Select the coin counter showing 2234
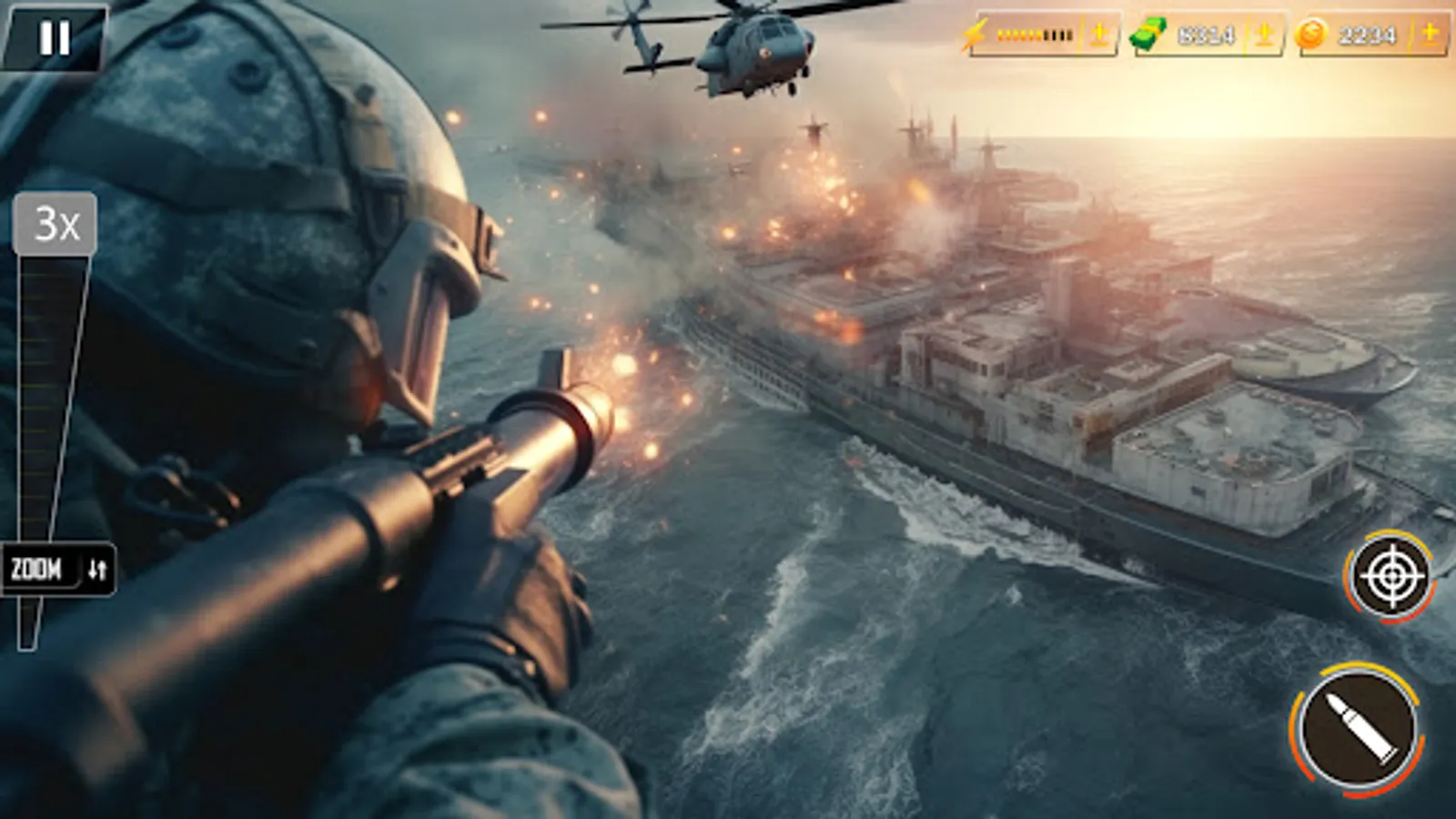Screen dimensions: 1456x819 tap(1367, 36)
